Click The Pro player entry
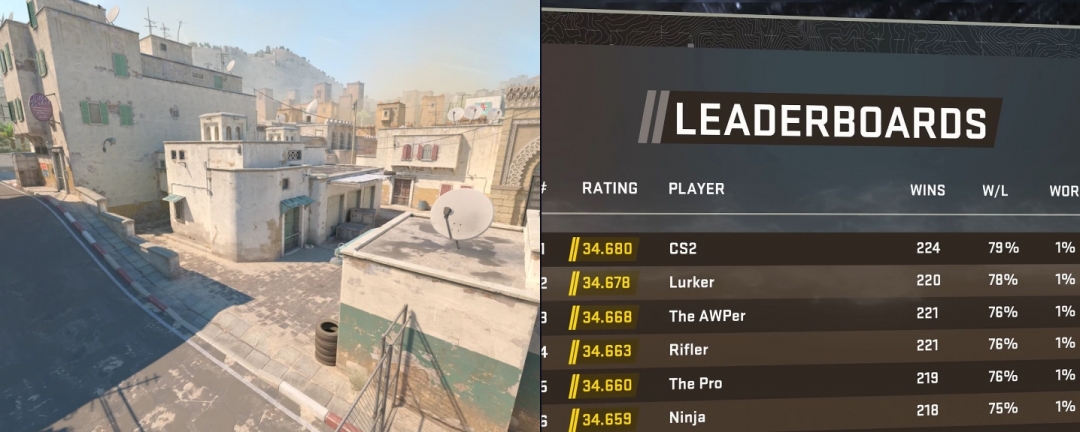 (695, 384)
